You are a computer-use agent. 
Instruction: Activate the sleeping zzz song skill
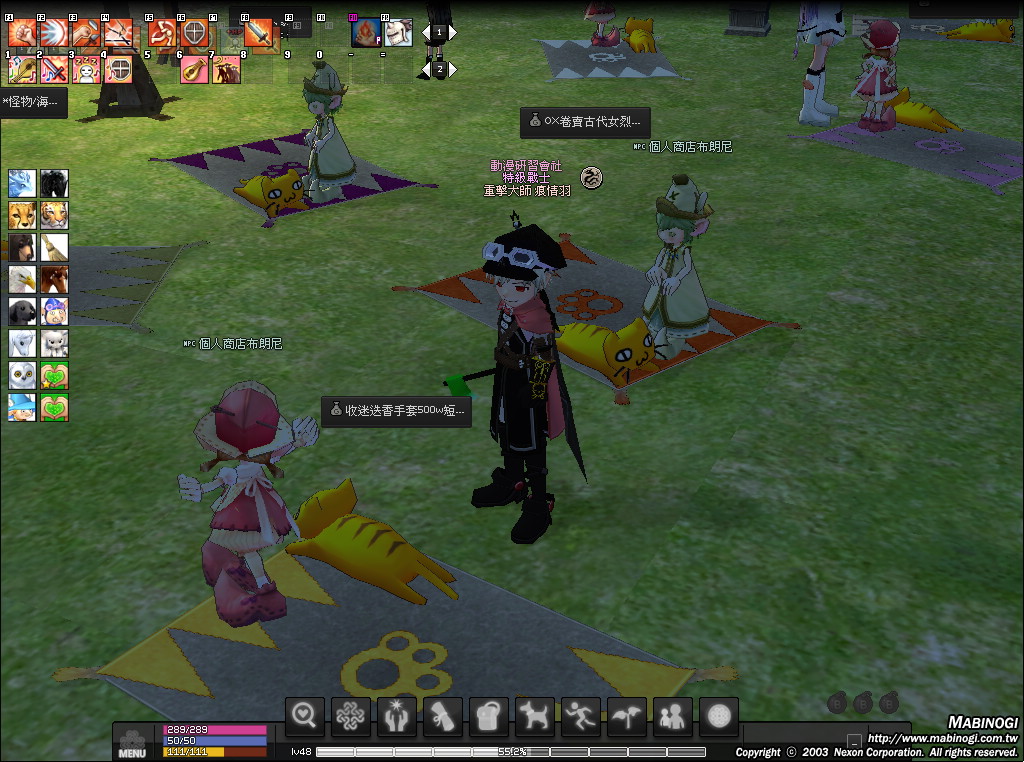coord(86,70)
